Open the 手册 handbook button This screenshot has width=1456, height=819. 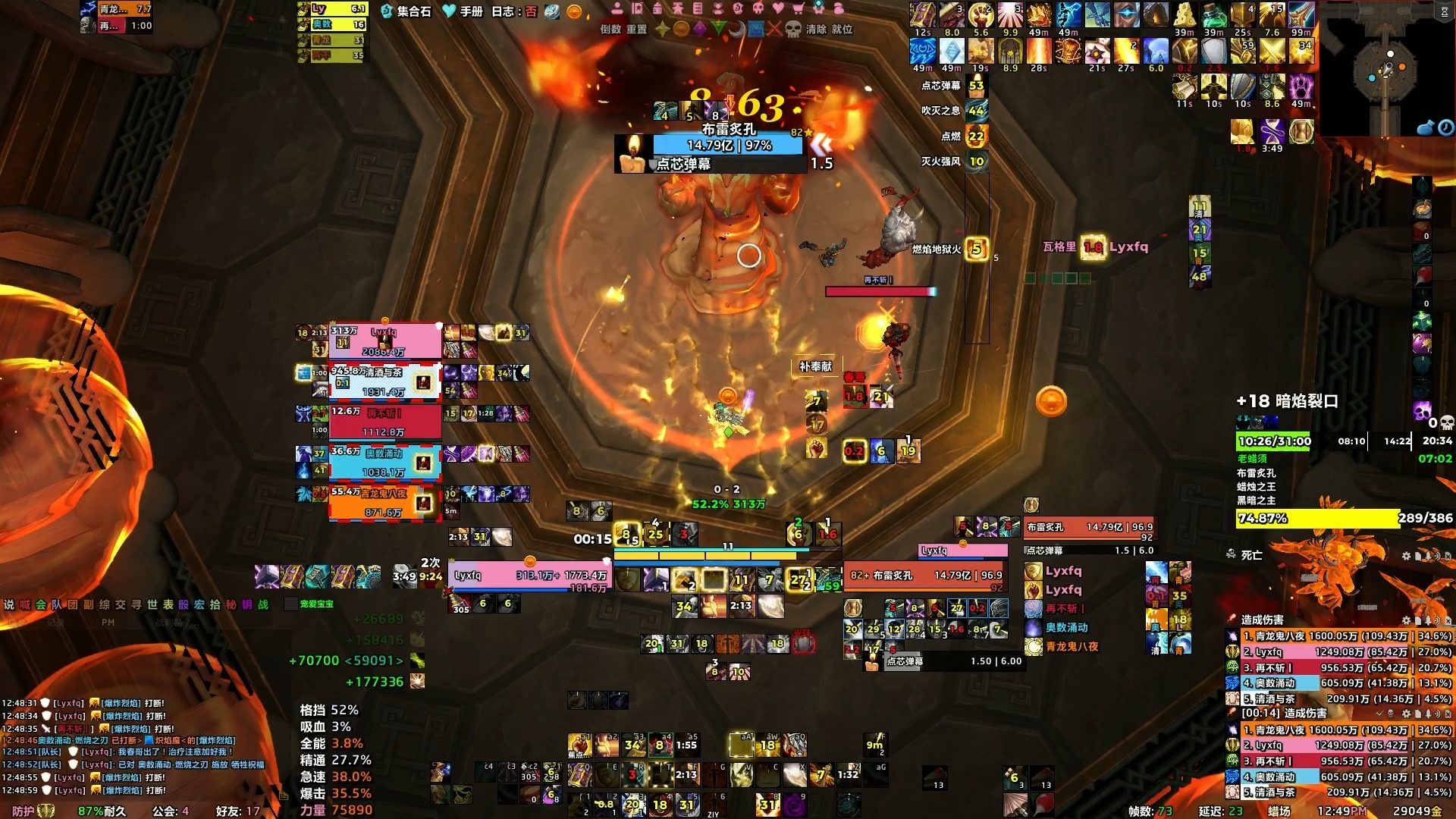(463, 11)
